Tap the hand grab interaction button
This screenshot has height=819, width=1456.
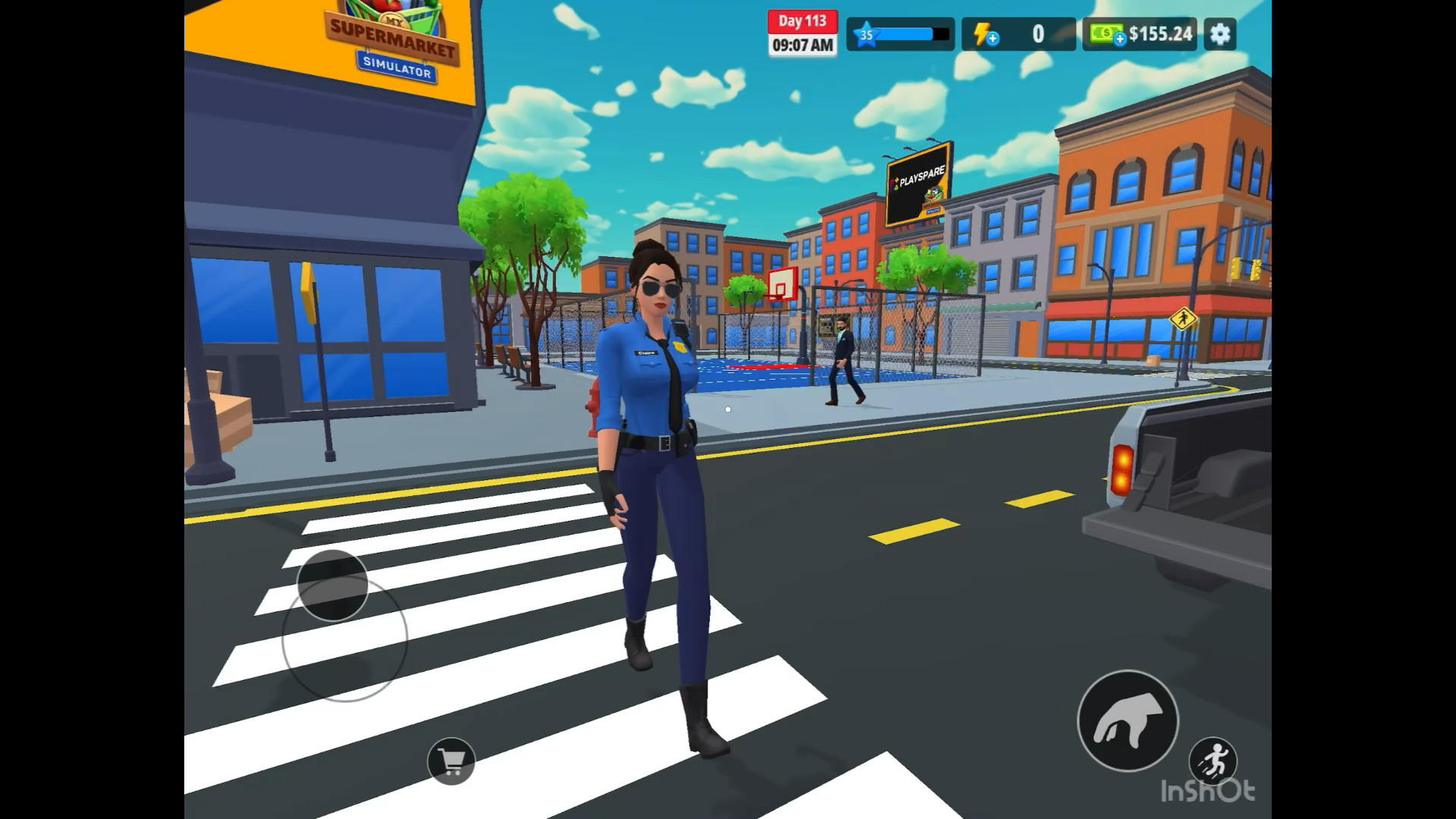click(x=1128, y=720)
